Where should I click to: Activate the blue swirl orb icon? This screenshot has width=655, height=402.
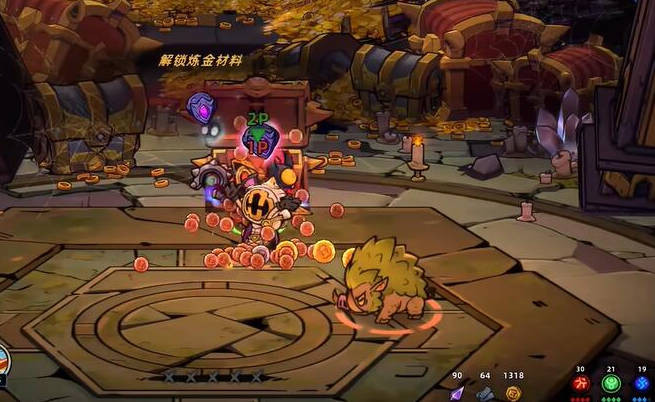[x=643, y=384]
